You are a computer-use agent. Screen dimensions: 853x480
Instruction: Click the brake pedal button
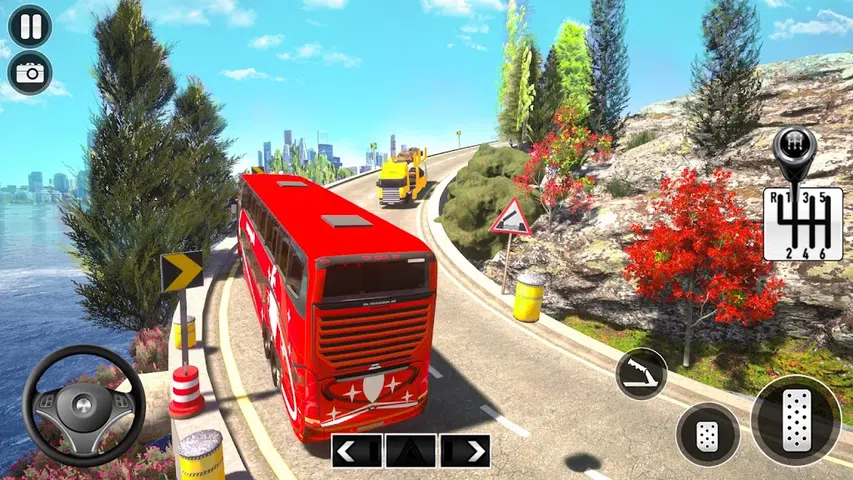coord(708,434)
